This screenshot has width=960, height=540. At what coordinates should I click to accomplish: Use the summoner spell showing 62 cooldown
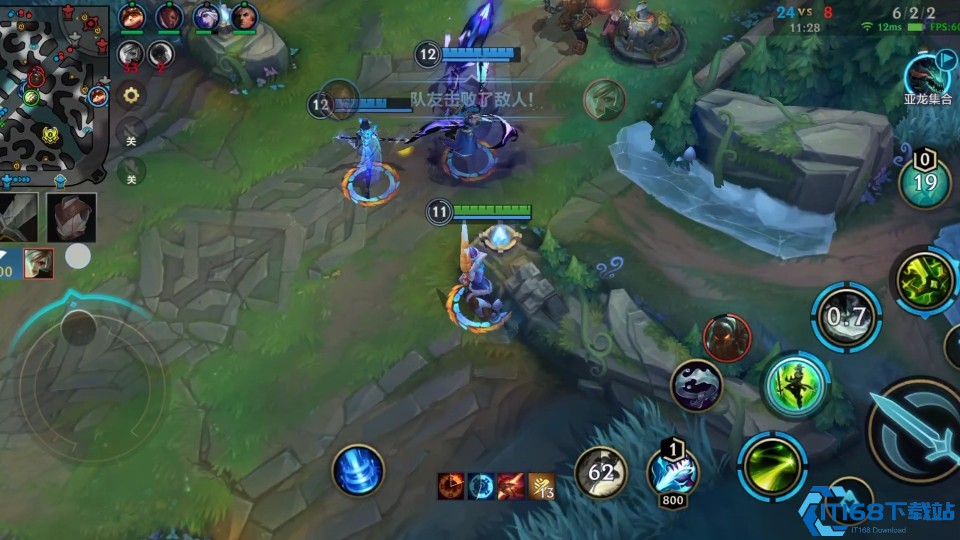[x=601, y=471]
